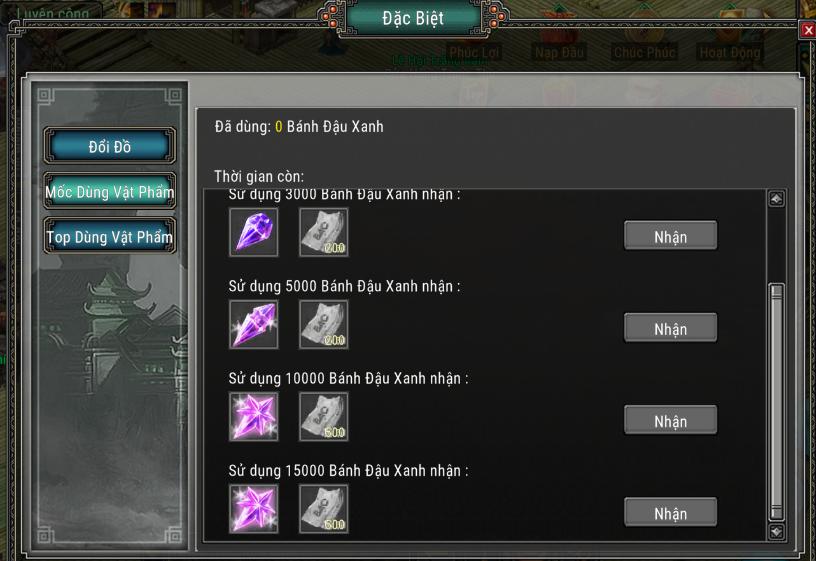Open the Mốc Dùng Vật Phẩm tab
816x561 pixels.
point(110,192)
